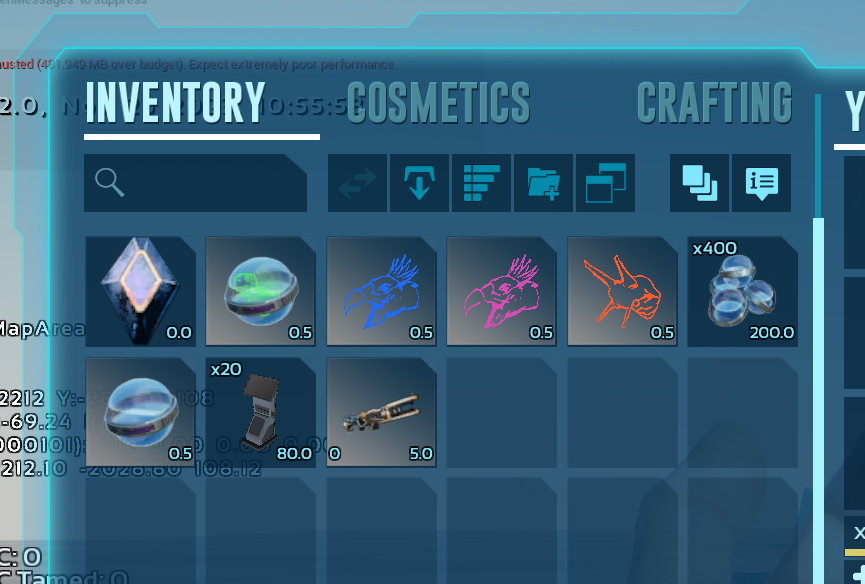Select the empty cryopod slot
Image resolution: width=865 pixels, height=584 pixels.
pyautogui.click(x=140, y=412)
